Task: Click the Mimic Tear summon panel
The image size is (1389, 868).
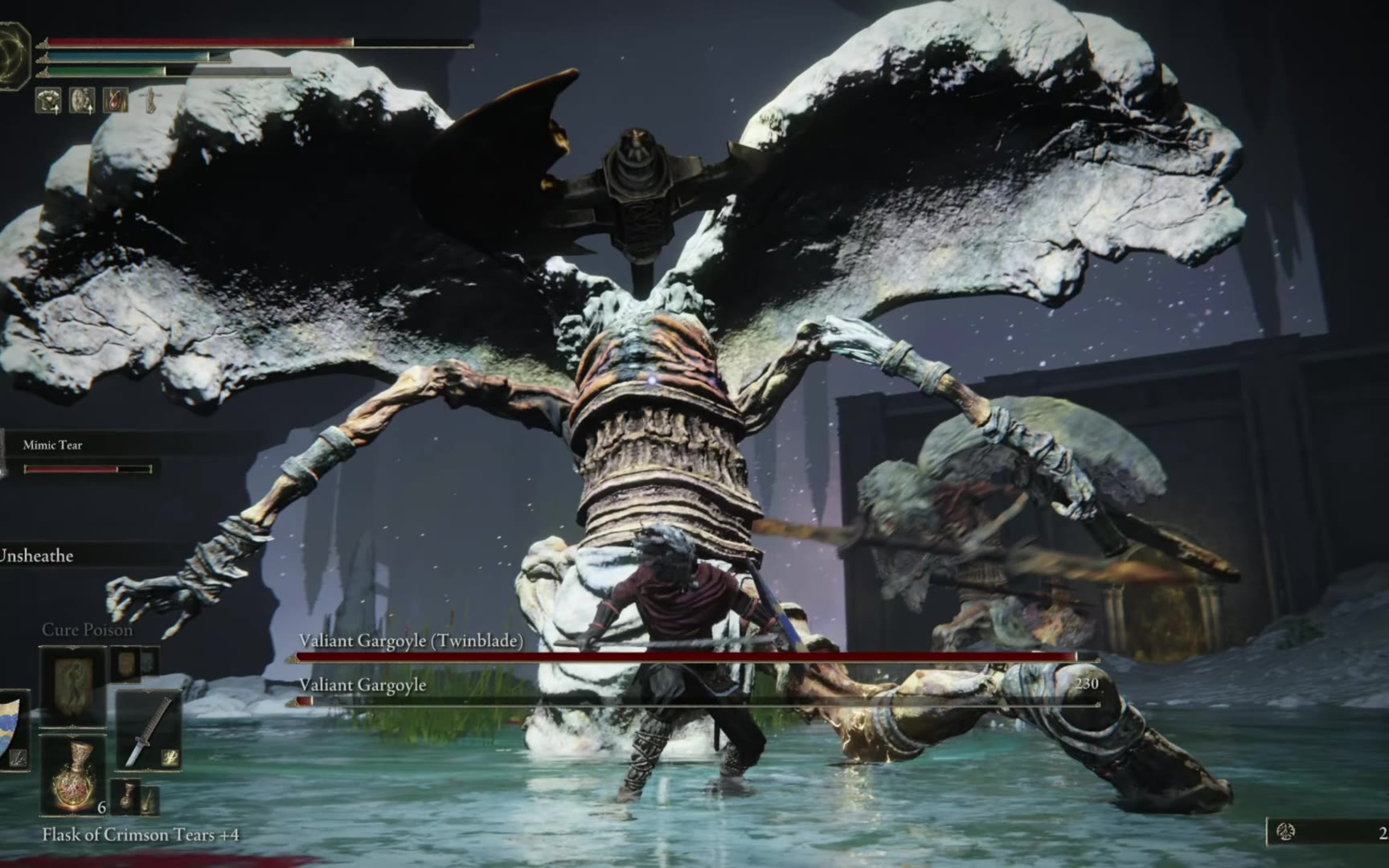Action: (x=80, y=456)
